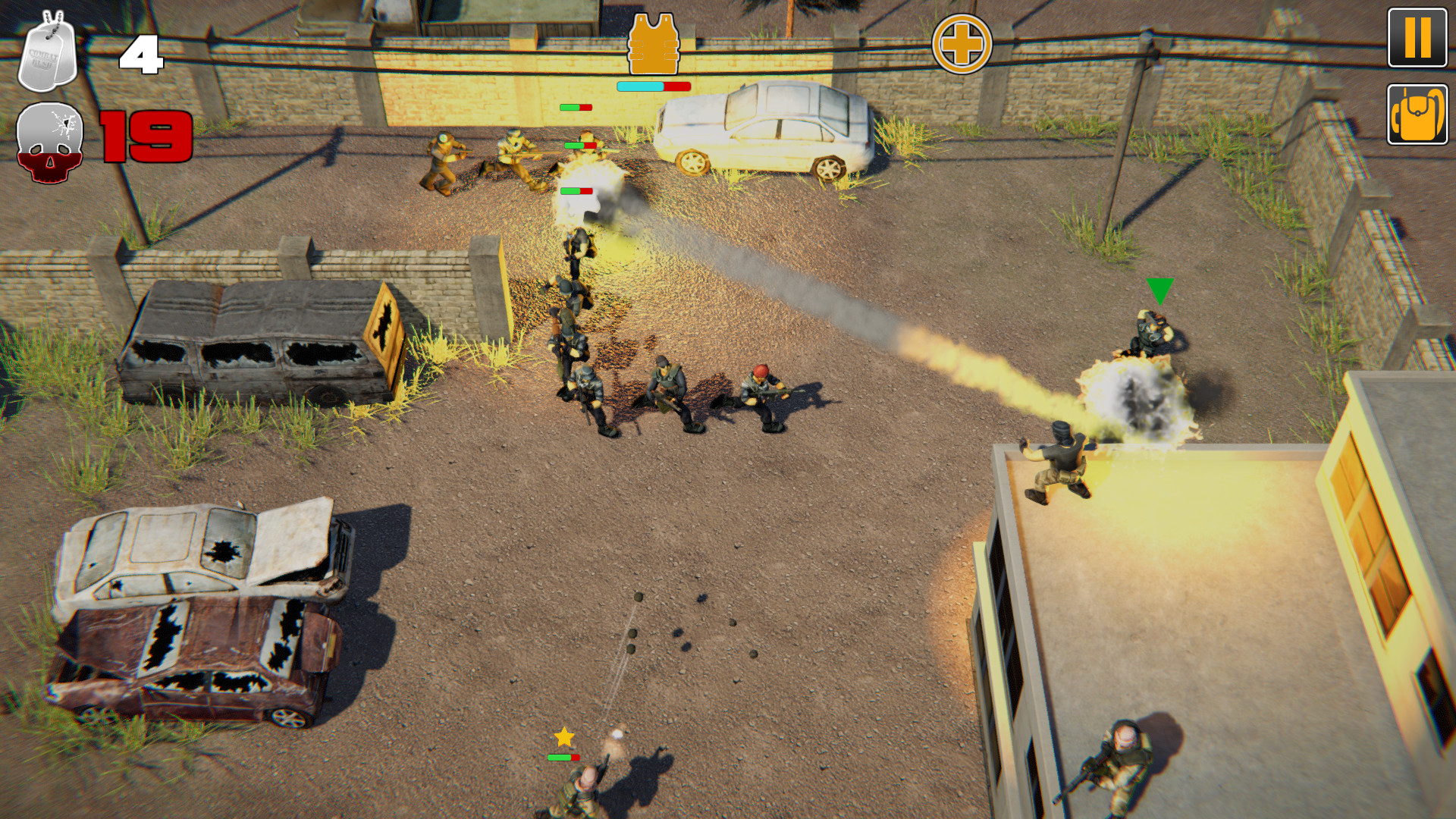Click the green triangle unit marker
Screen dimensions: 1456x819
pyautogui.click(x=1159, y=292)
